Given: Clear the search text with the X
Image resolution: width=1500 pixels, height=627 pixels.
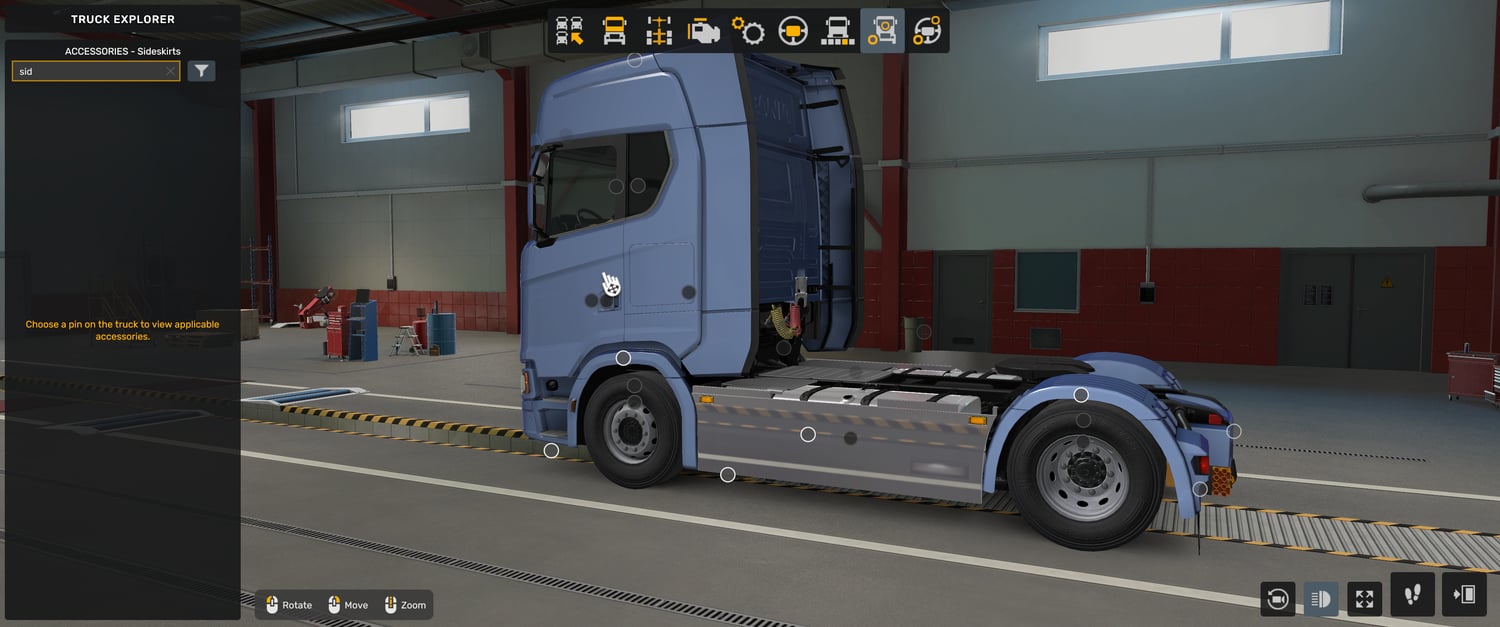Looking at the screenshot, I should (170, 71).
